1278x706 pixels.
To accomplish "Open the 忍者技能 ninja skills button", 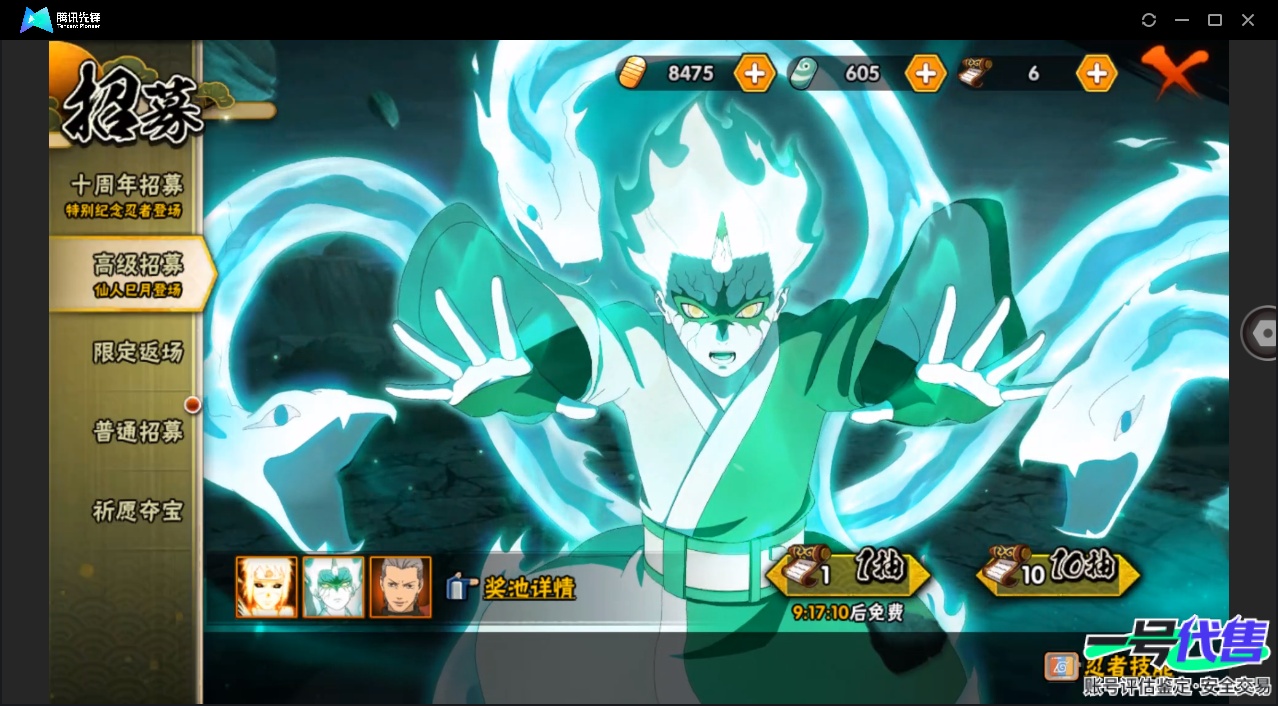I will pos(1062,666).
